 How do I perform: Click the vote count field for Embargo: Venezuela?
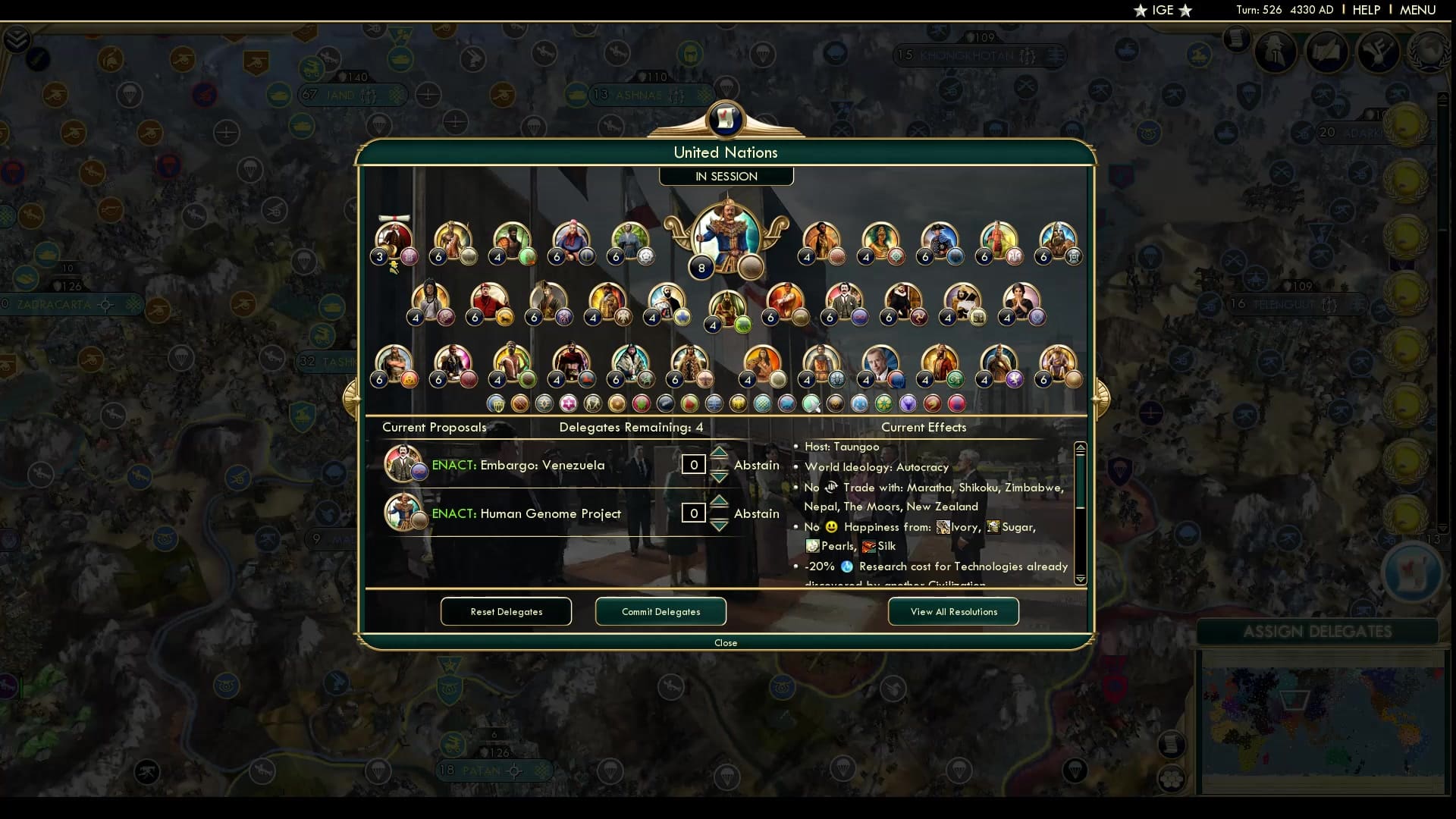[693, 464]
